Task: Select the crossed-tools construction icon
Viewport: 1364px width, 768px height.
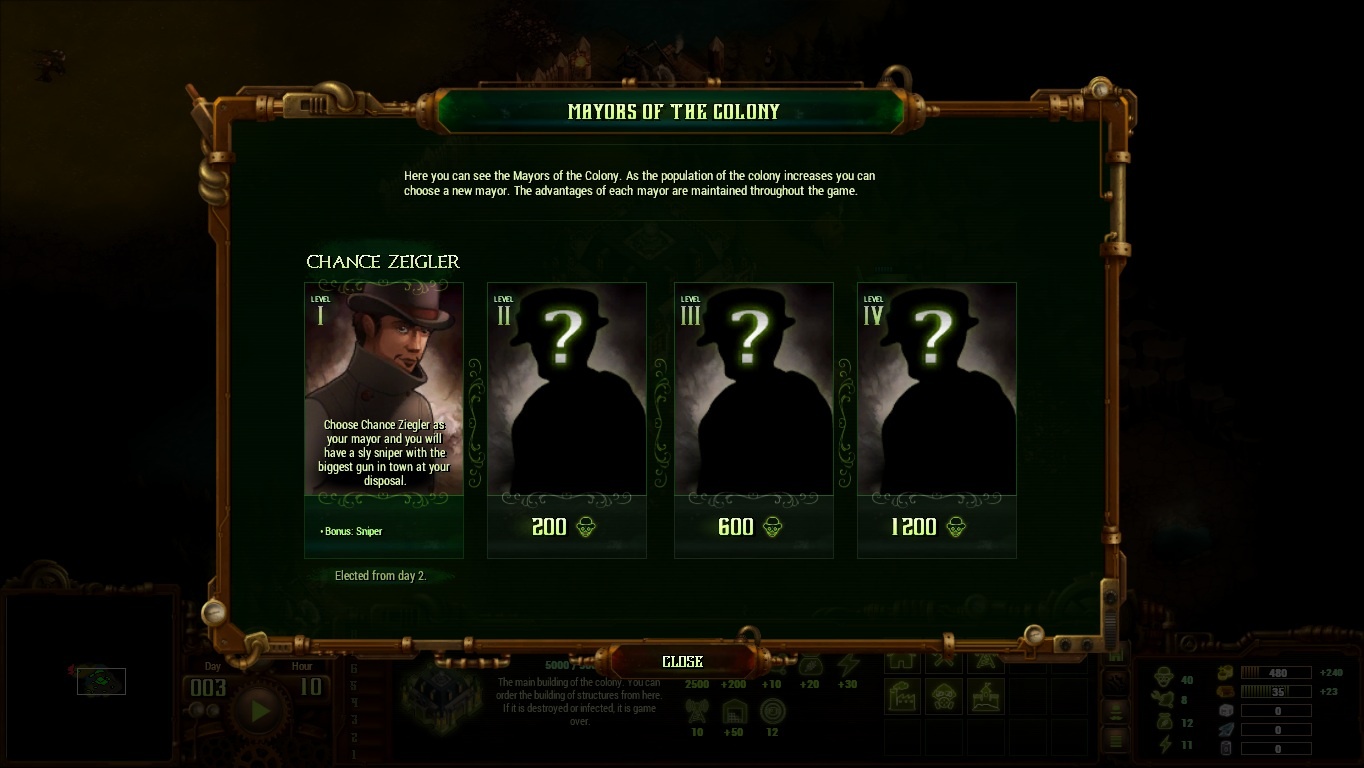Action: pos(944,660)
